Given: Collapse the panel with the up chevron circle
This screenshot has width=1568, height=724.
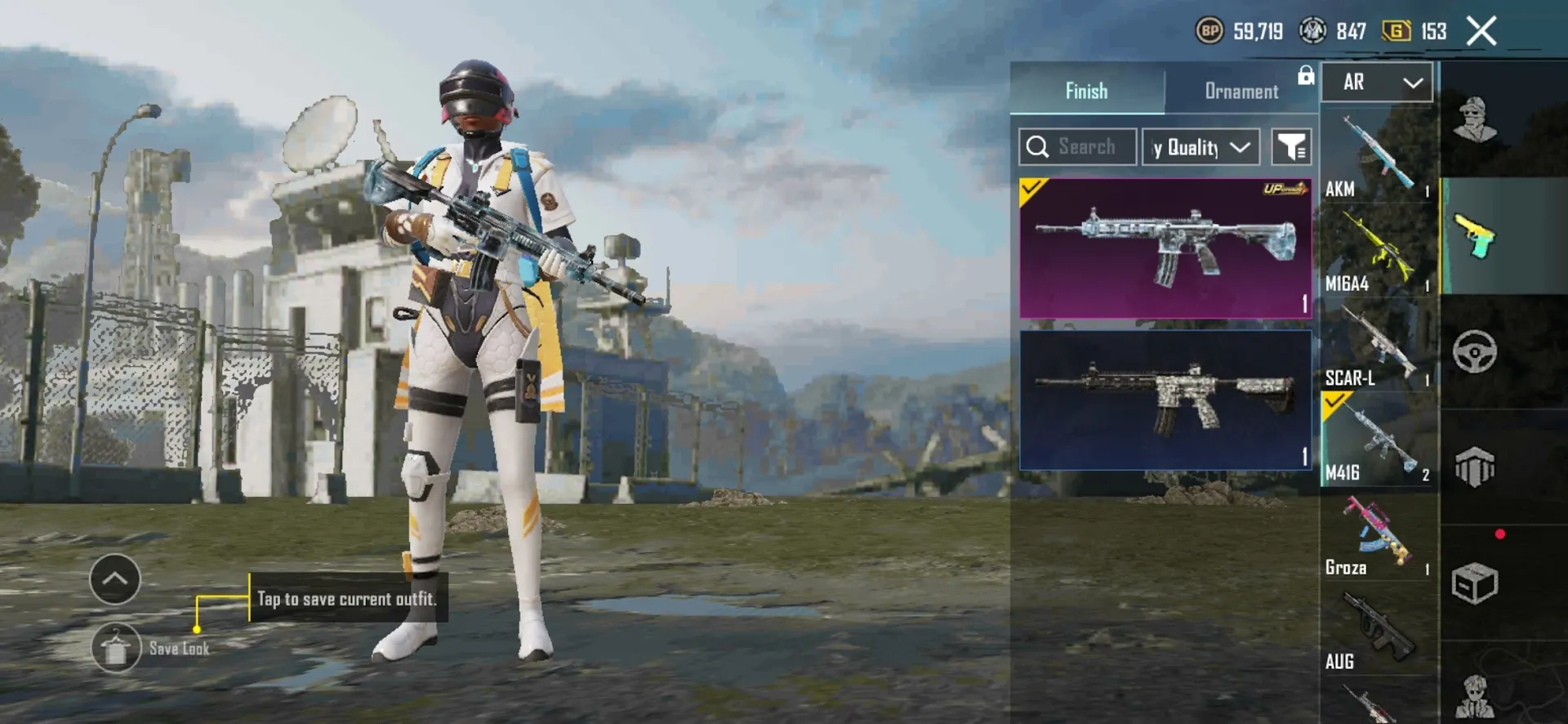Looking at the screenshot, I should point(115,579).
